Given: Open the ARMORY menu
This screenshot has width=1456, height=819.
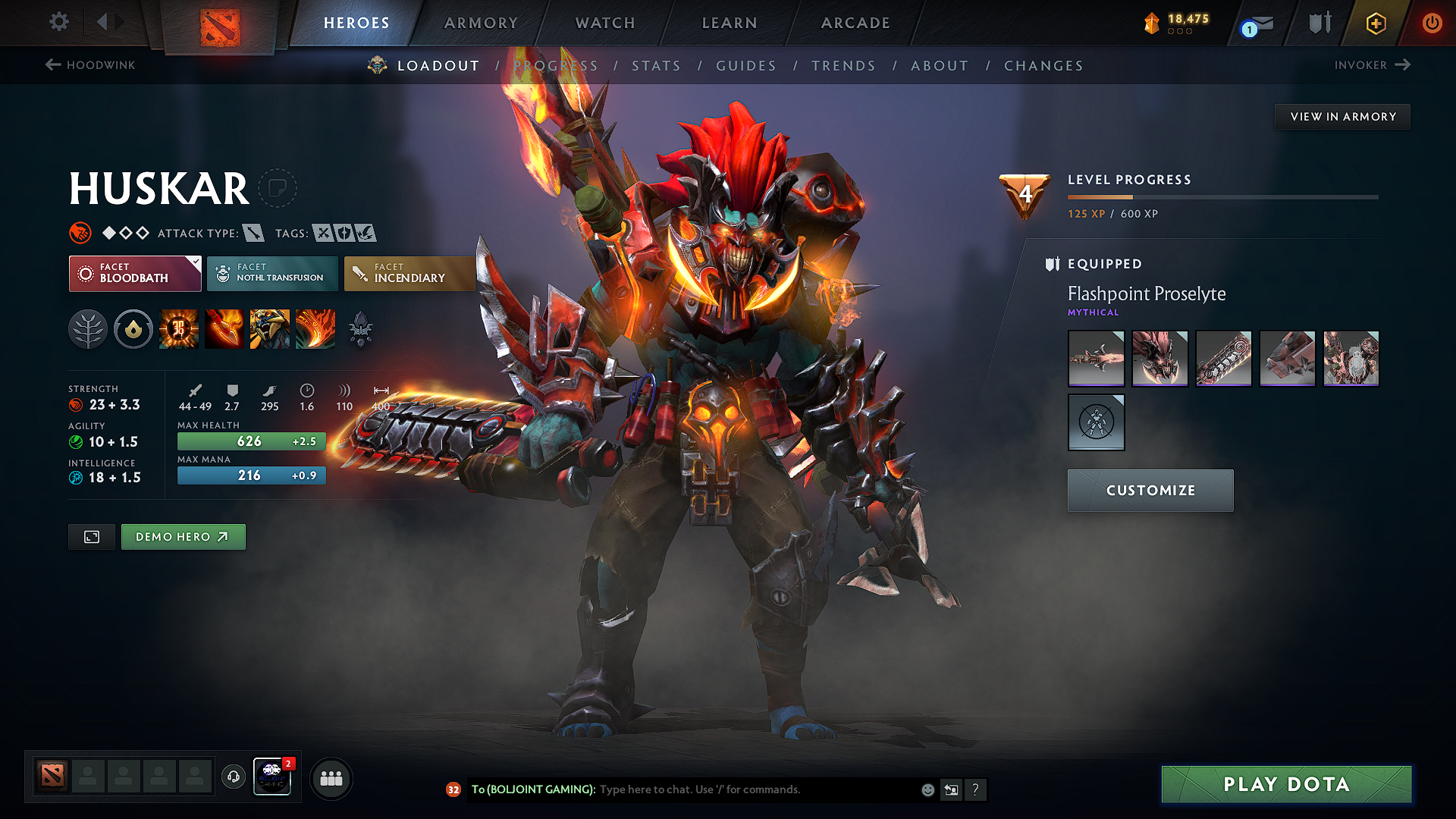Looking at the screenshot, I should [x=481, y=23].
